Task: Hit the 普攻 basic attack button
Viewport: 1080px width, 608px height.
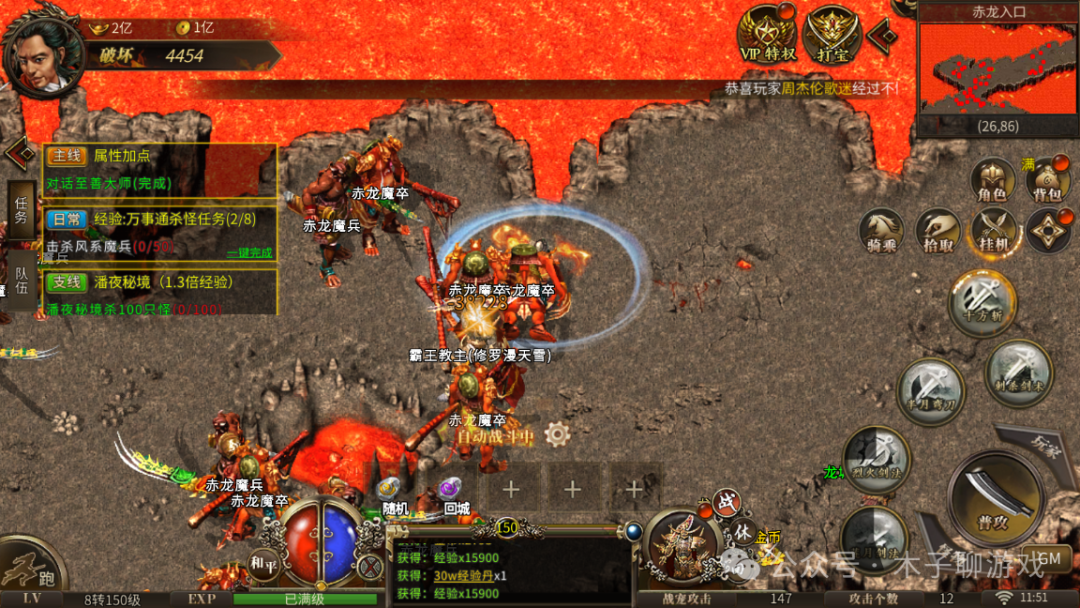Action: [994, 499]
